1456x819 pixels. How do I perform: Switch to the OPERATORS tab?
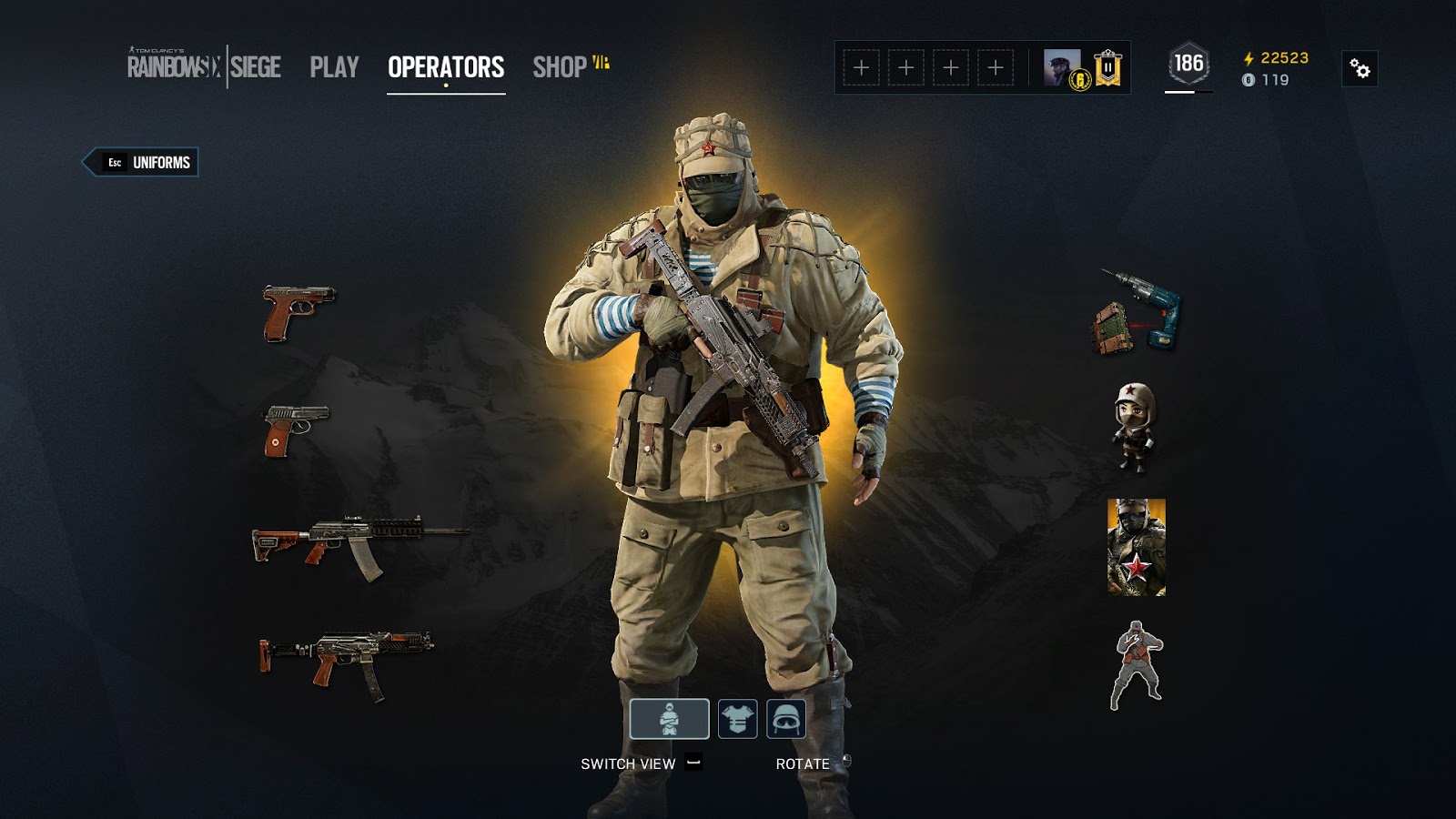point(444,65)
